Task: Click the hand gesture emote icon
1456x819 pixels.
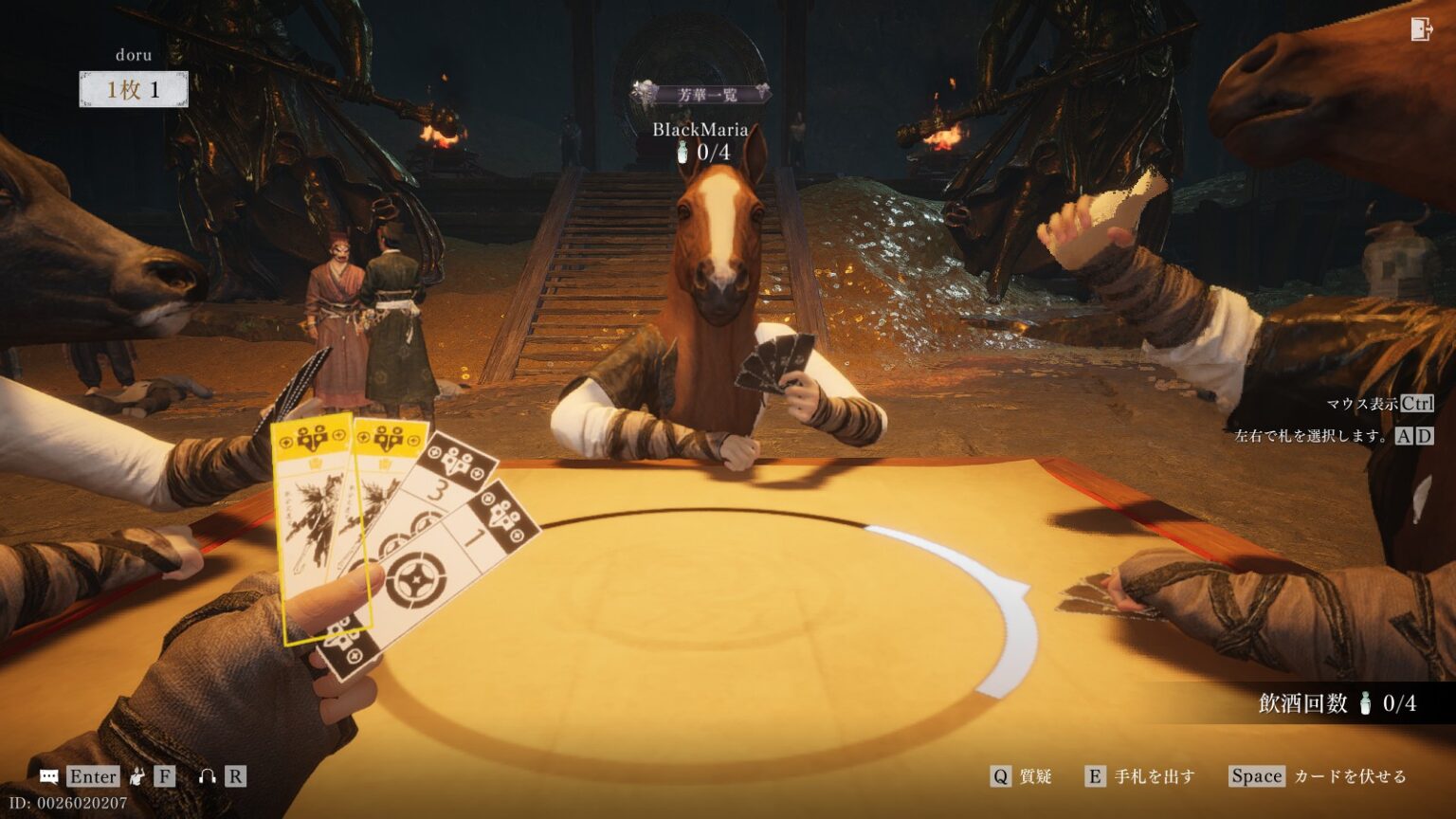Action: coord(138,776)
